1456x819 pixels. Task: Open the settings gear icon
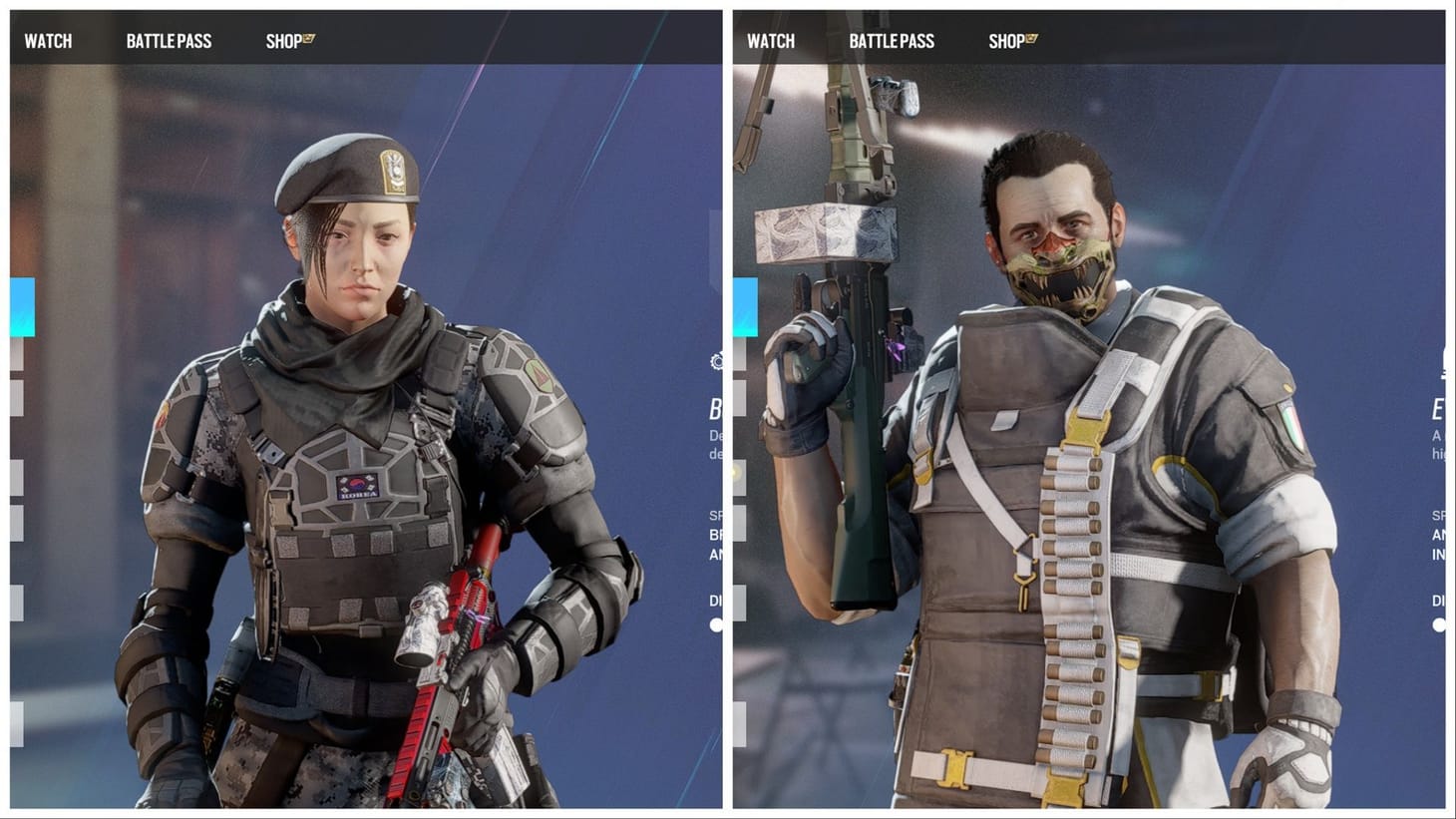tap(714, 363)
